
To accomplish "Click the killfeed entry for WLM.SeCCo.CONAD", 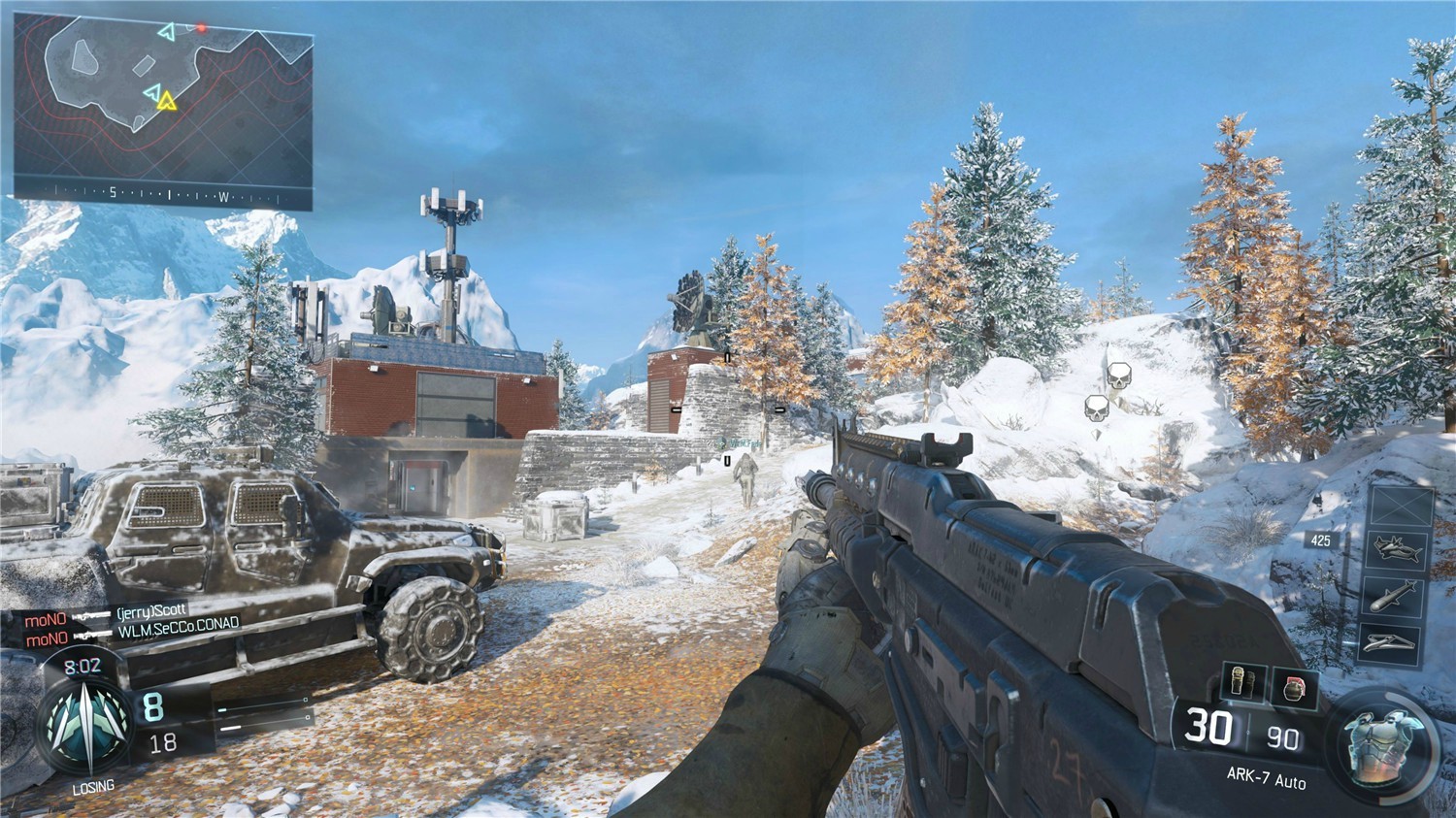I will [181, 630].
